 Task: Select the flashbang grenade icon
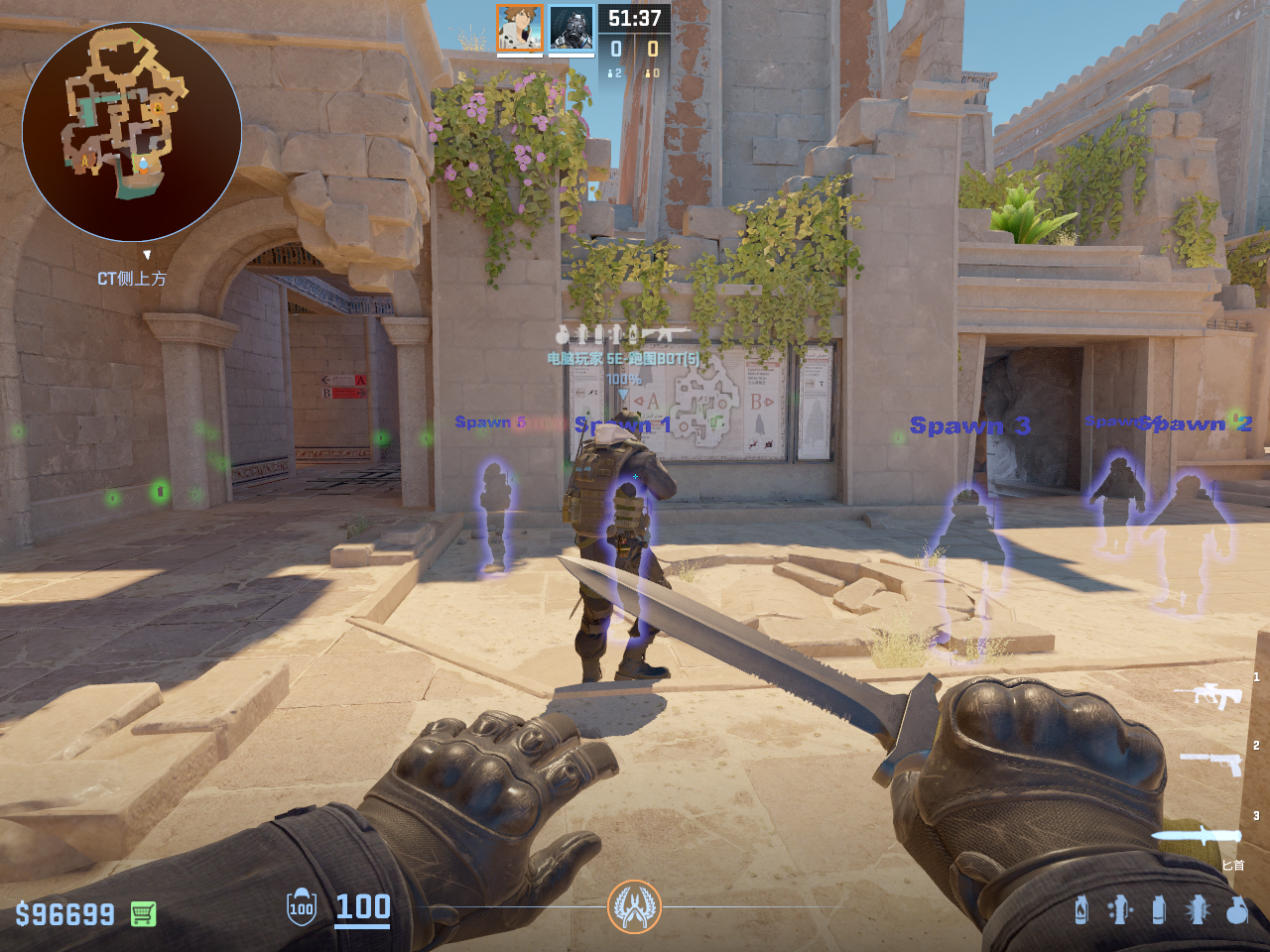pos(1198,909)
